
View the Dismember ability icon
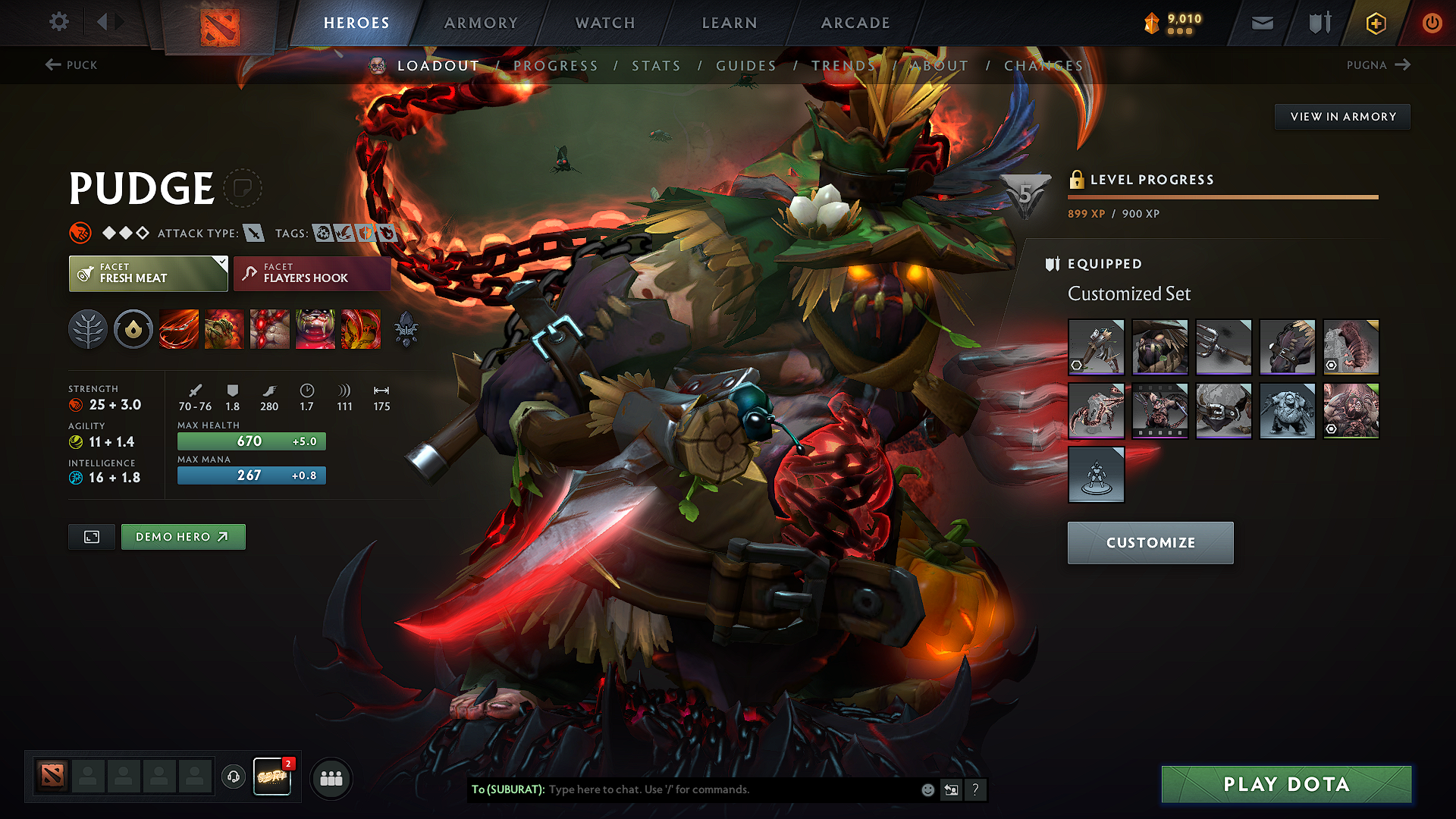pos(315,329)
